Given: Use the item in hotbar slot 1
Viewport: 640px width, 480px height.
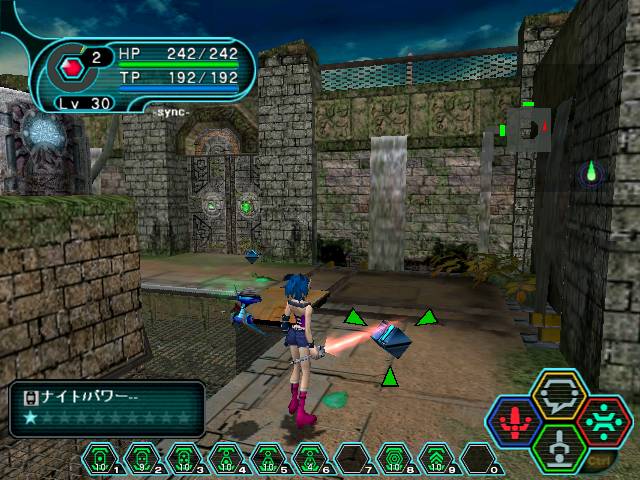Looking at the screenshot, I should [x=100, y=459].
